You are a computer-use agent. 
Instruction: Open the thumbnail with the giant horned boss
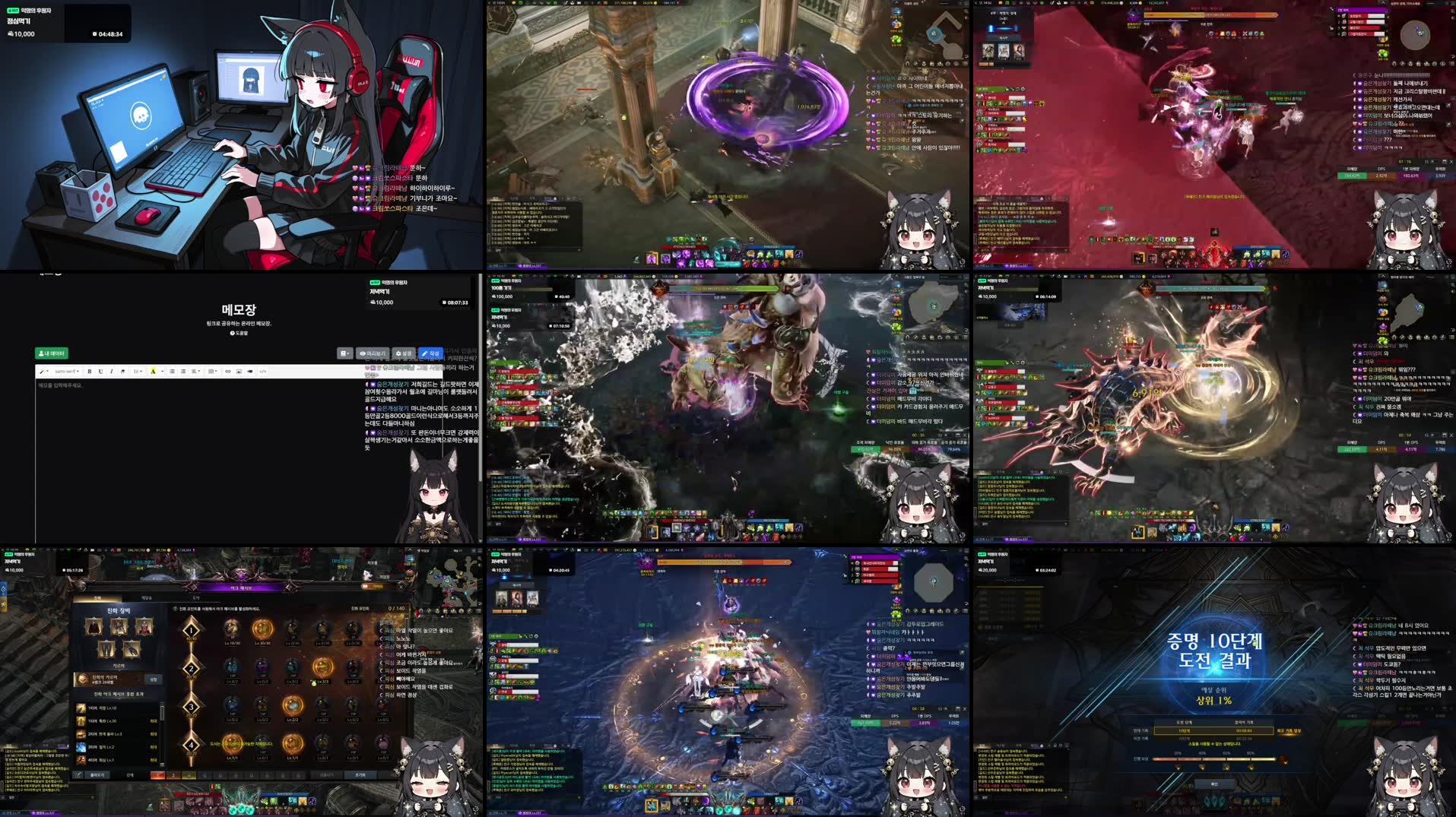[728, 408]
